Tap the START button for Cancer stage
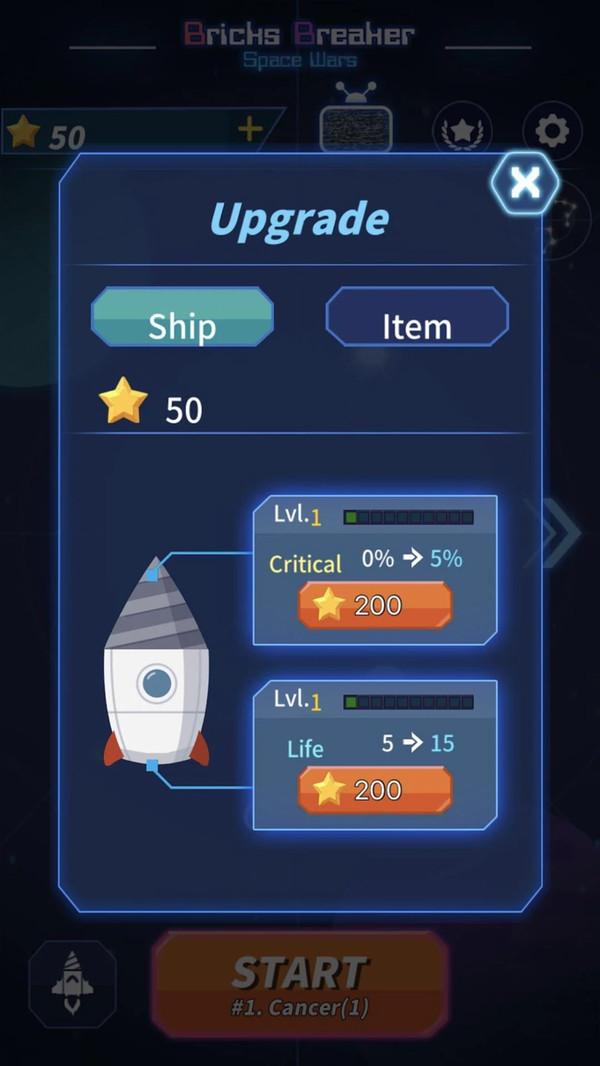The width and height of the screenshot is (600, 1066). (x=300, y=980)
